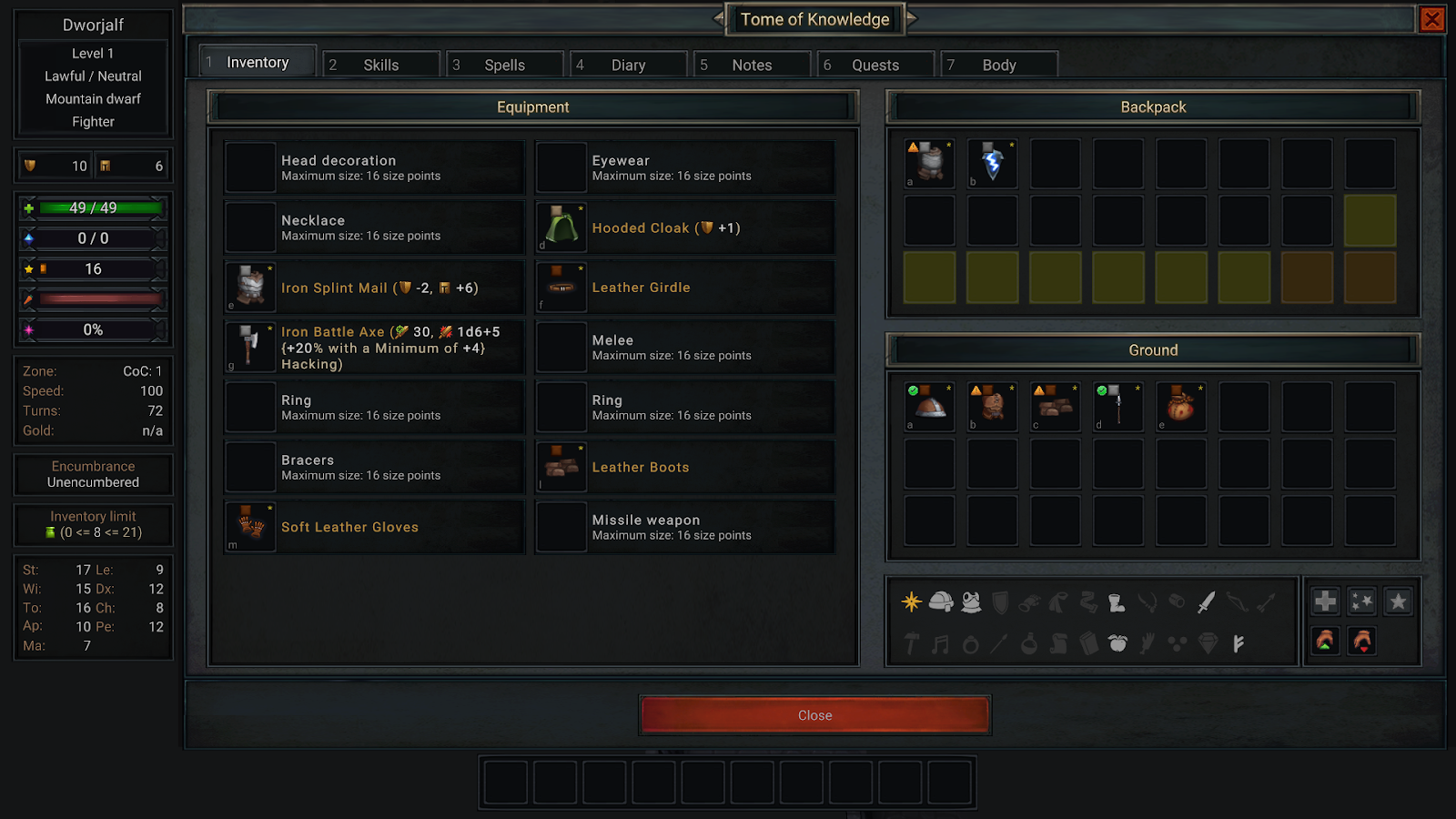1456x819 pixels.
Task: Click the pick up hand button
Action: coord(1325,642)
